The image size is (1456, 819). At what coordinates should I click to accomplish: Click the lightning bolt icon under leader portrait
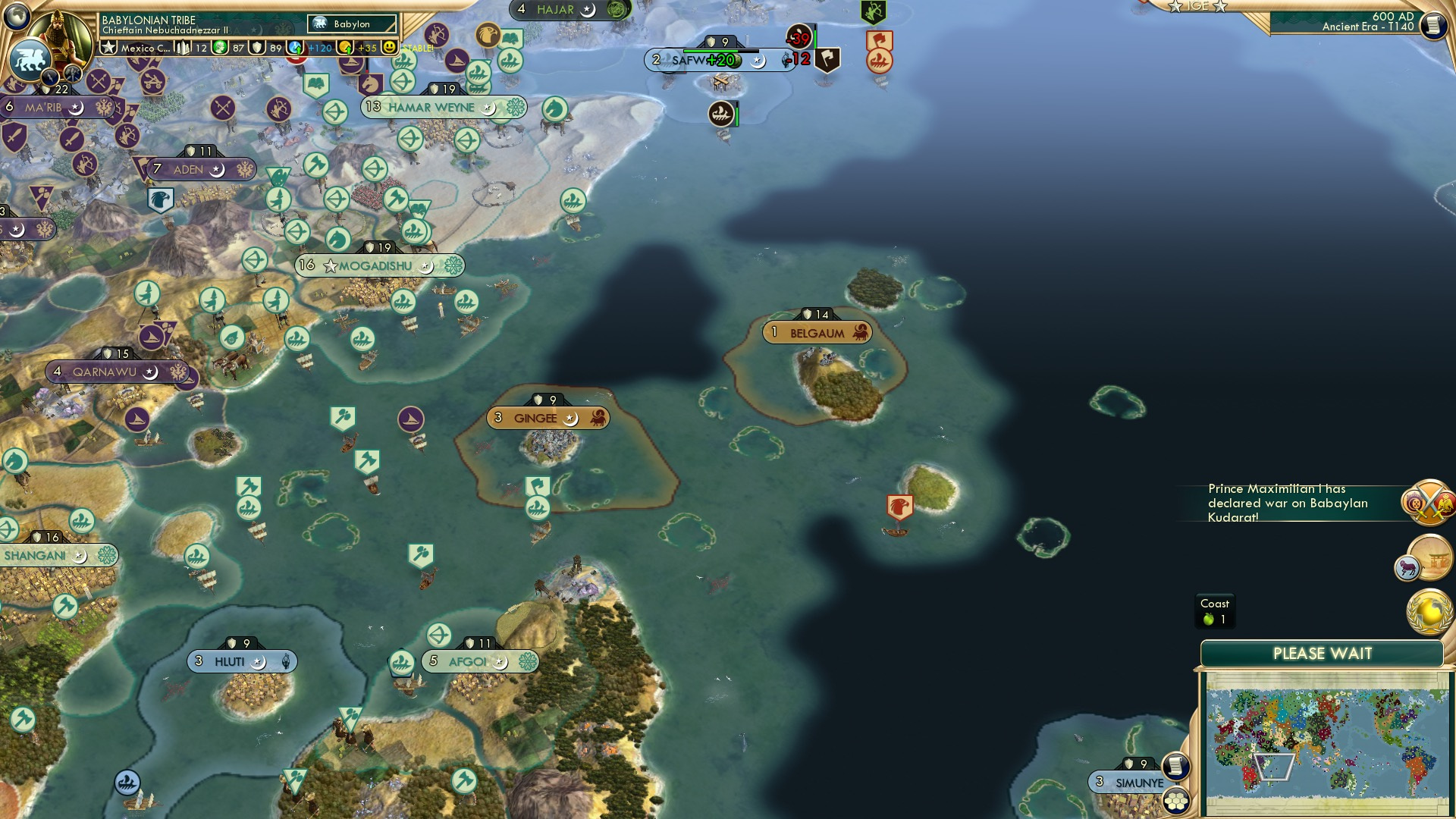coord(50,78)
